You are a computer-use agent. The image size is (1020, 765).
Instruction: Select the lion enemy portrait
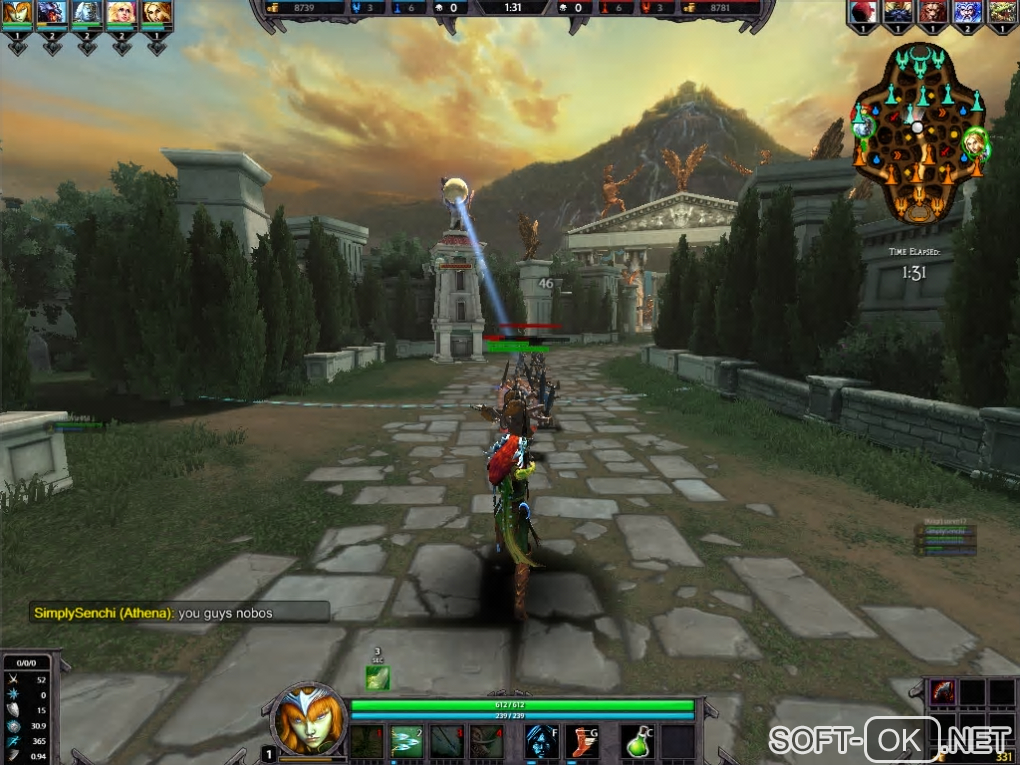[932, 11]
